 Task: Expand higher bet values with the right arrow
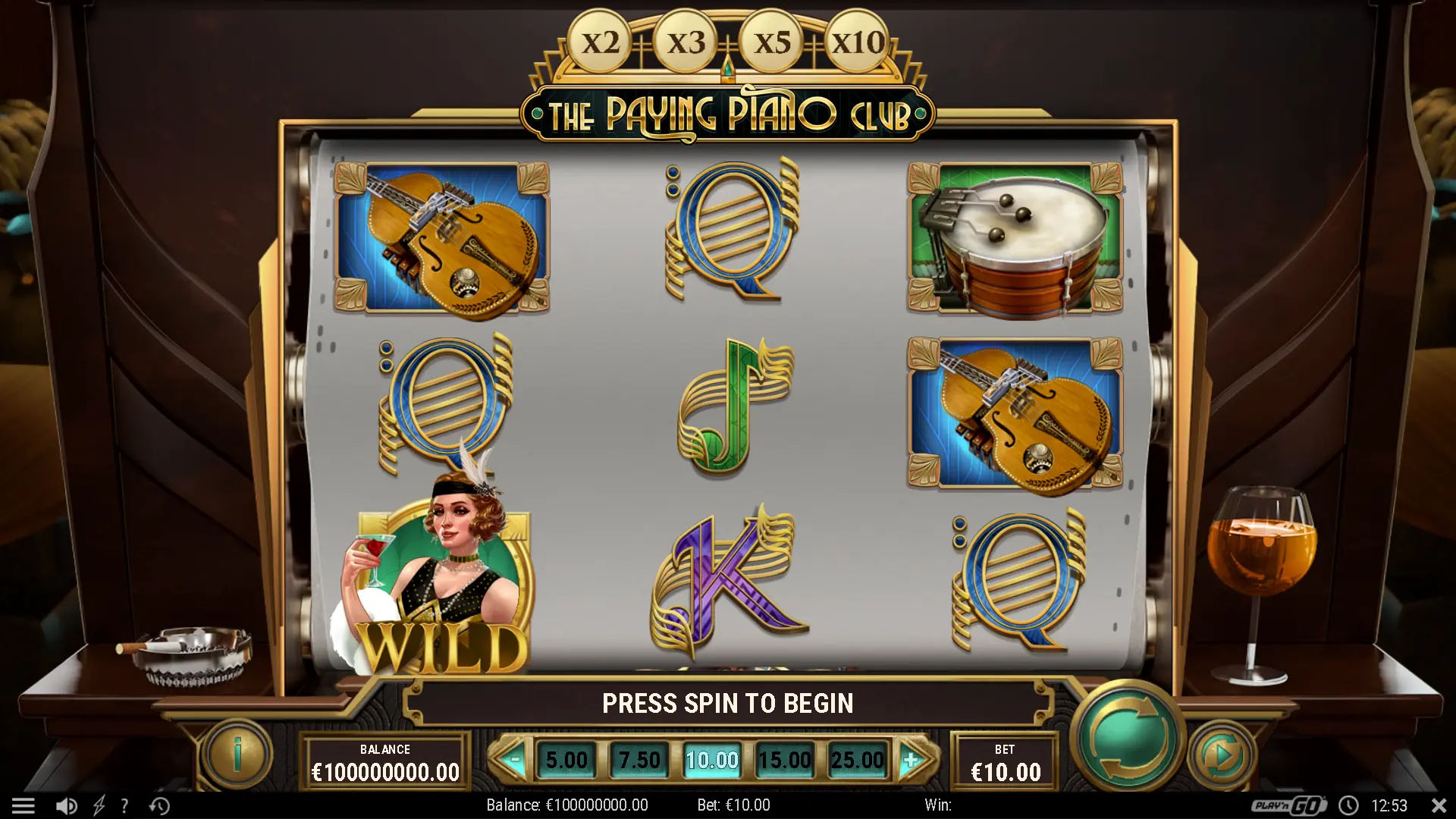tap(910, 758)
